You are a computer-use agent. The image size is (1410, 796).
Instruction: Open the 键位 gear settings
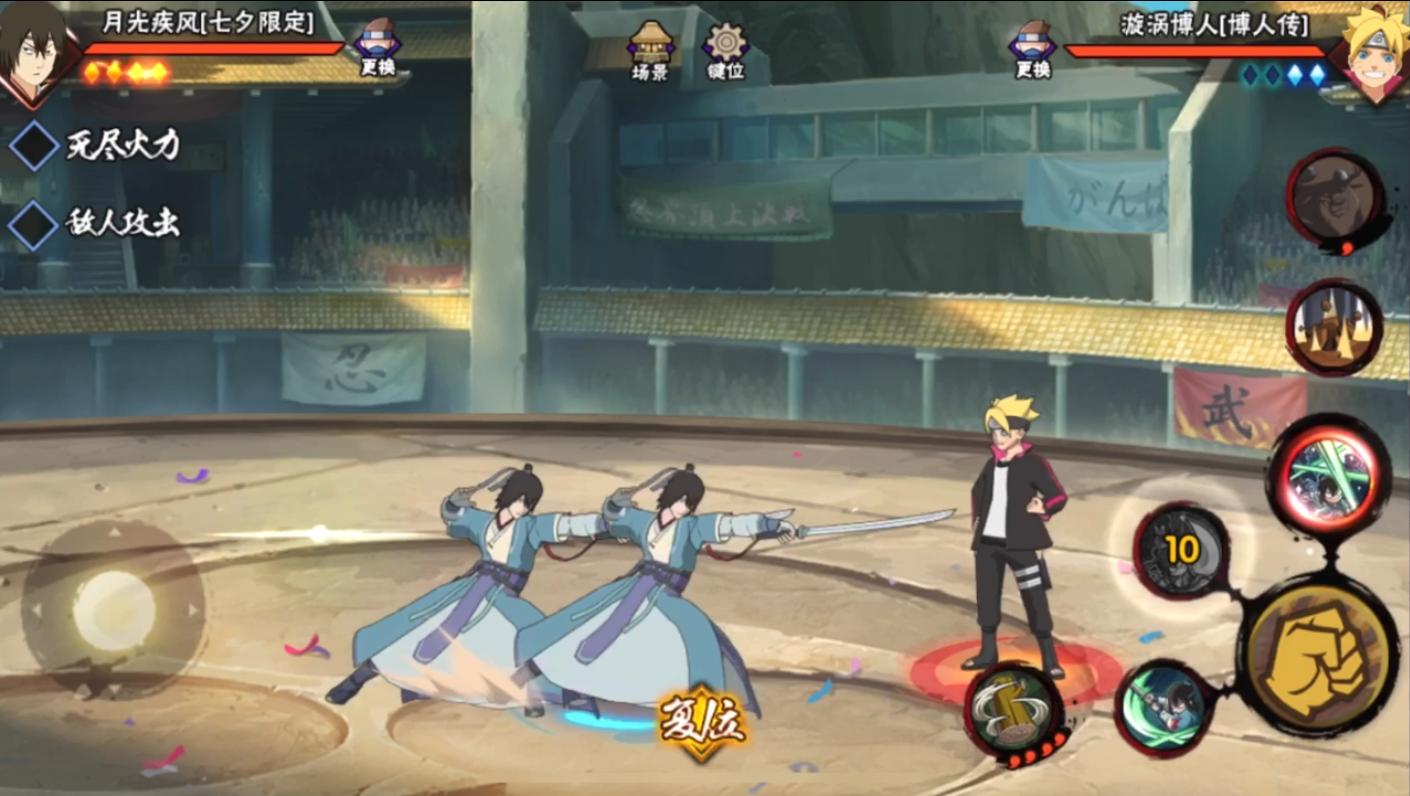(726, 50)
